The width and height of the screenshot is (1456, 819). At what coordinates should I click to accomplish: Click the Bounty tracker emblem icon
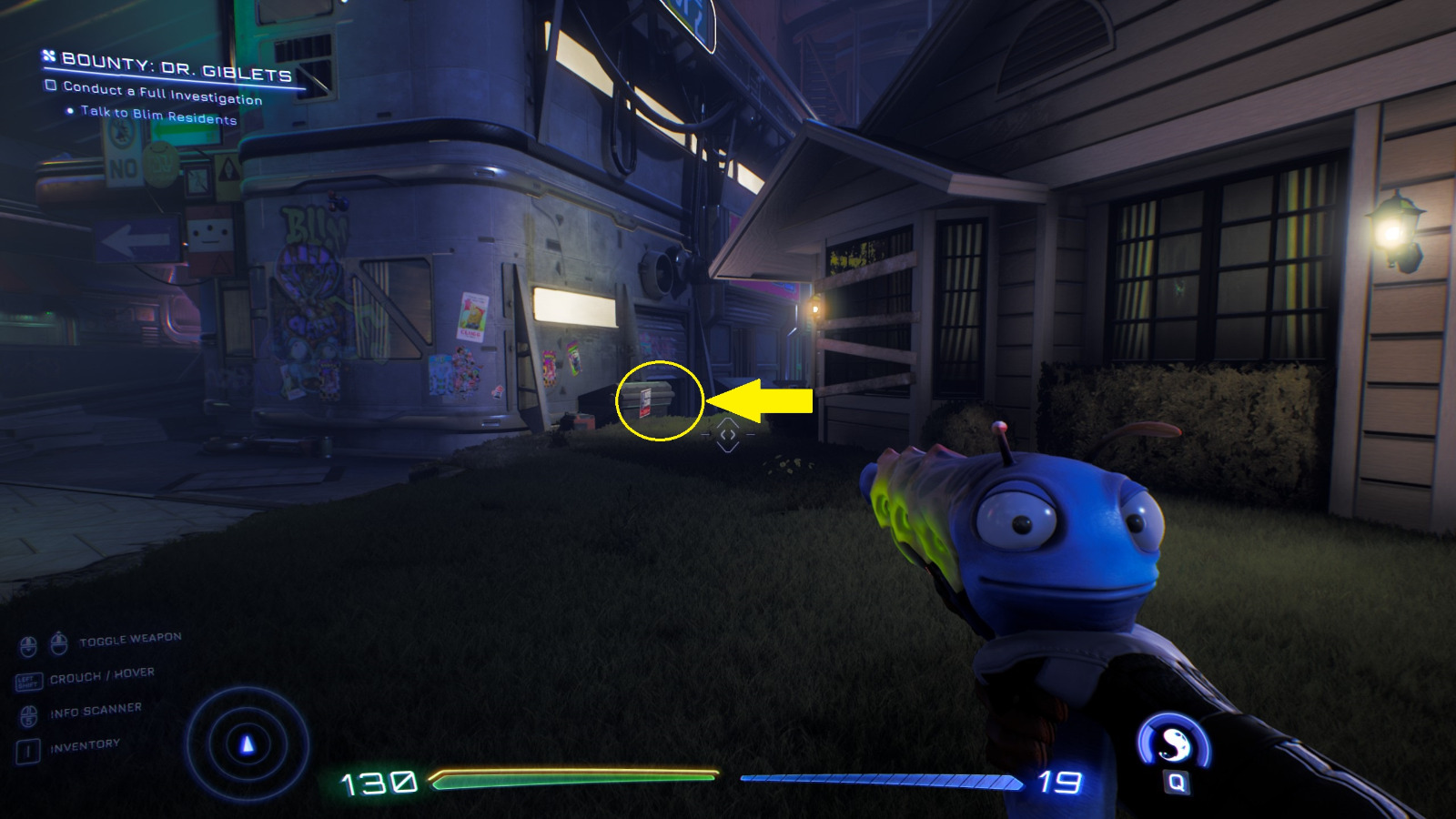tap(47, 56)
